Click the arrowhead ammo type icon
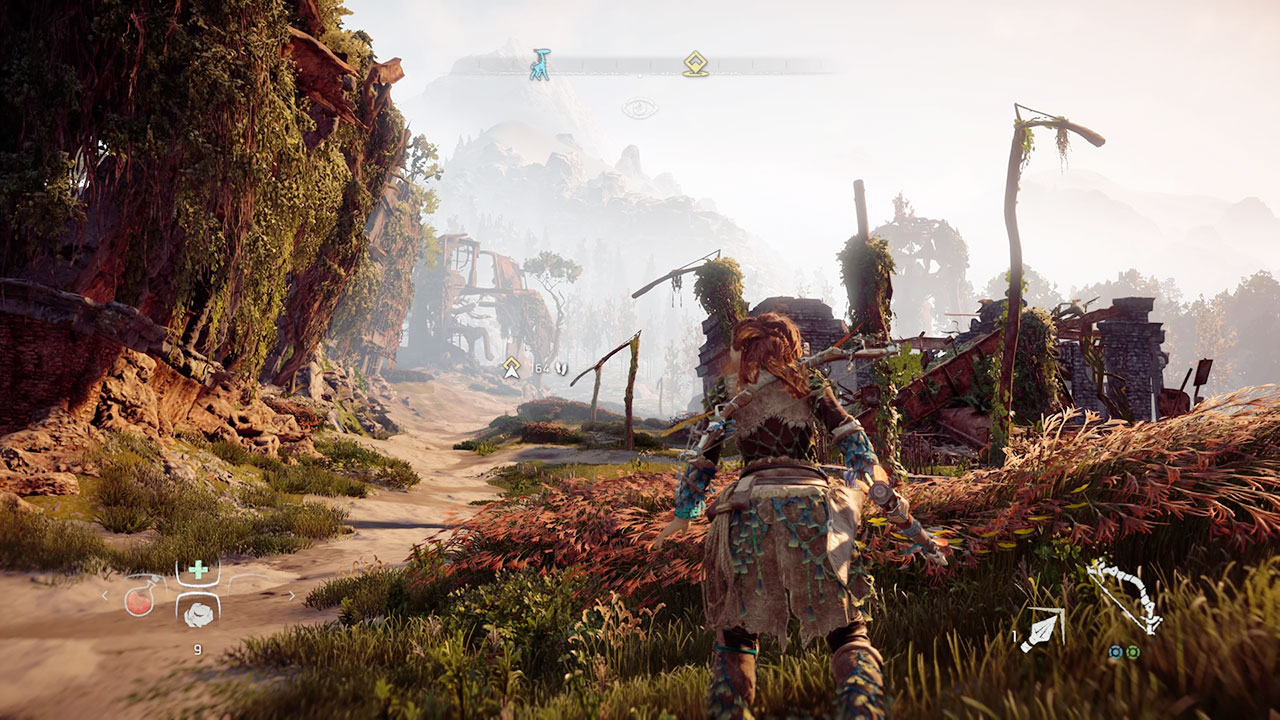1280x720 pixels. pos(1041,630)
